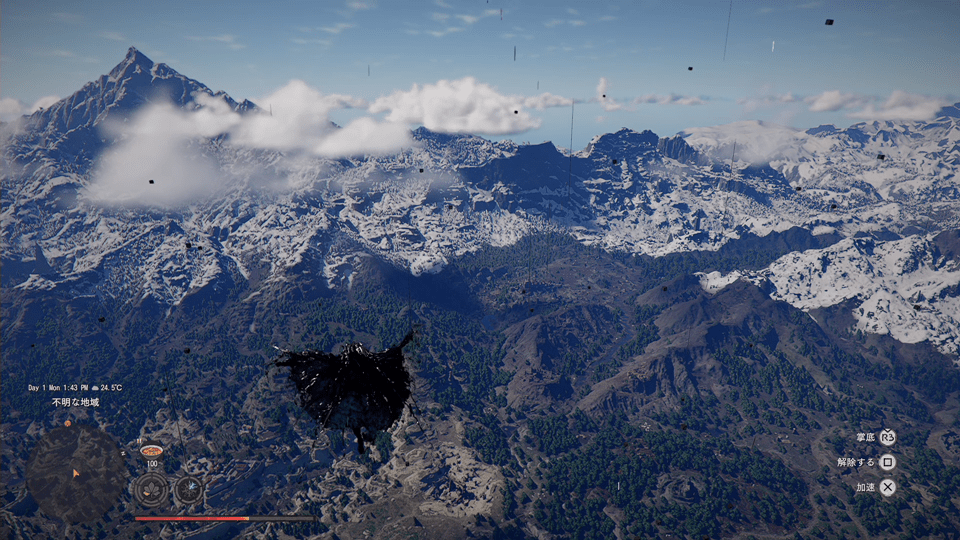Select the food bowl hunger icon
The height and width of the screenshot is (540, 960).
151,451
